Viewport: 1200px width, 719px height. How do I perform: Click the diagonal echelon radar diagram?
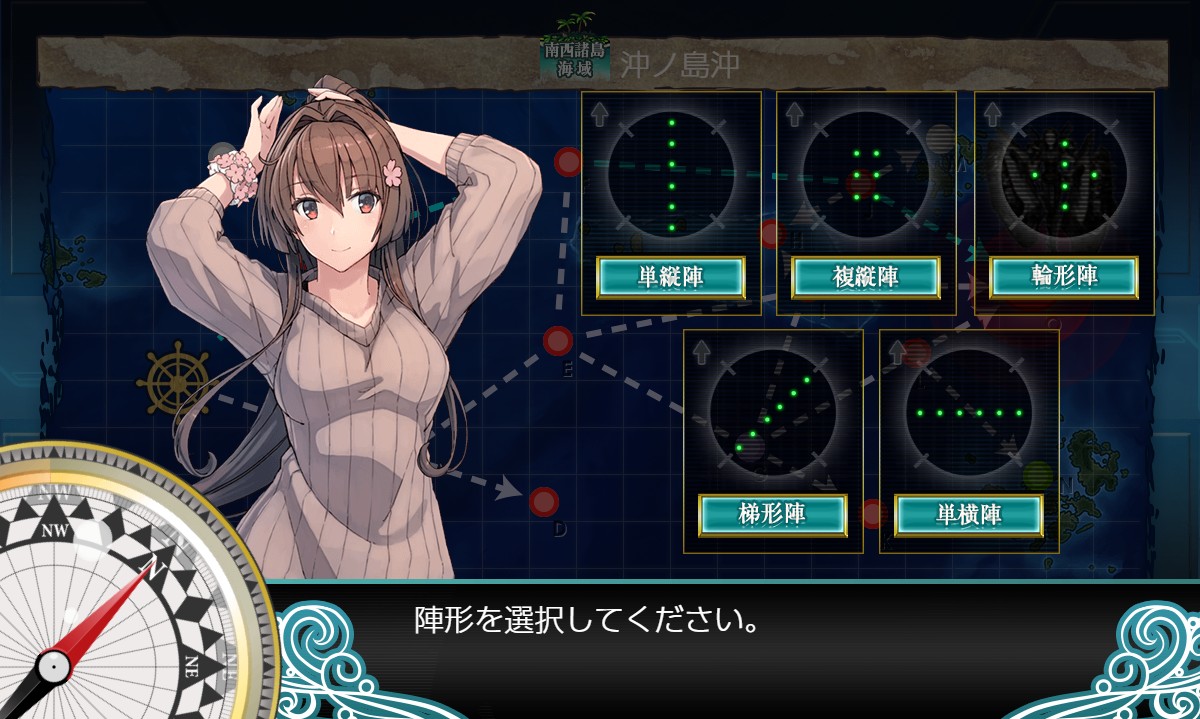(773, 412)
